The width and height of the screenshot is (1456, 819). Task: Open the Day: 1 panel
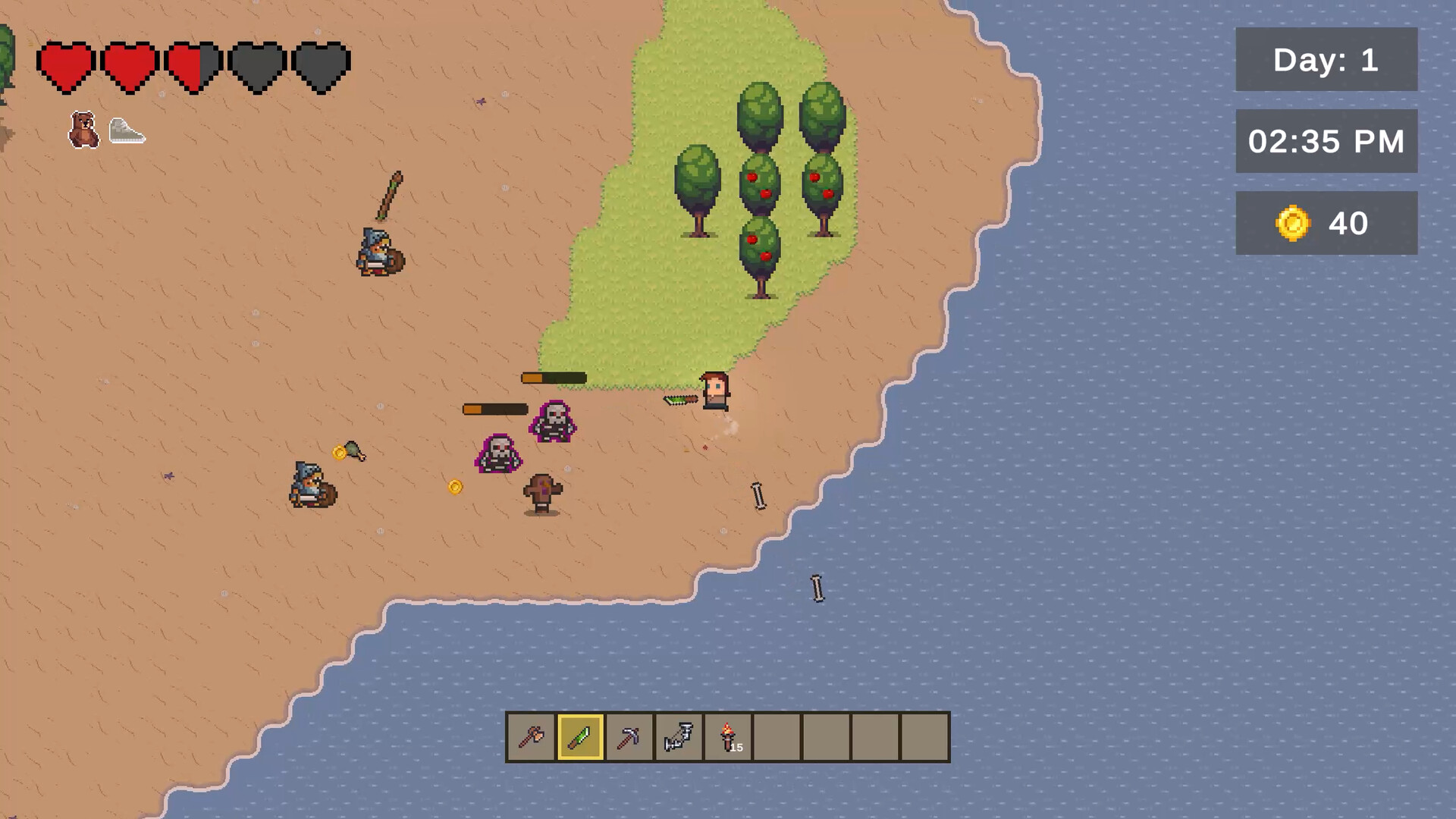click(x=1326, y=61)
